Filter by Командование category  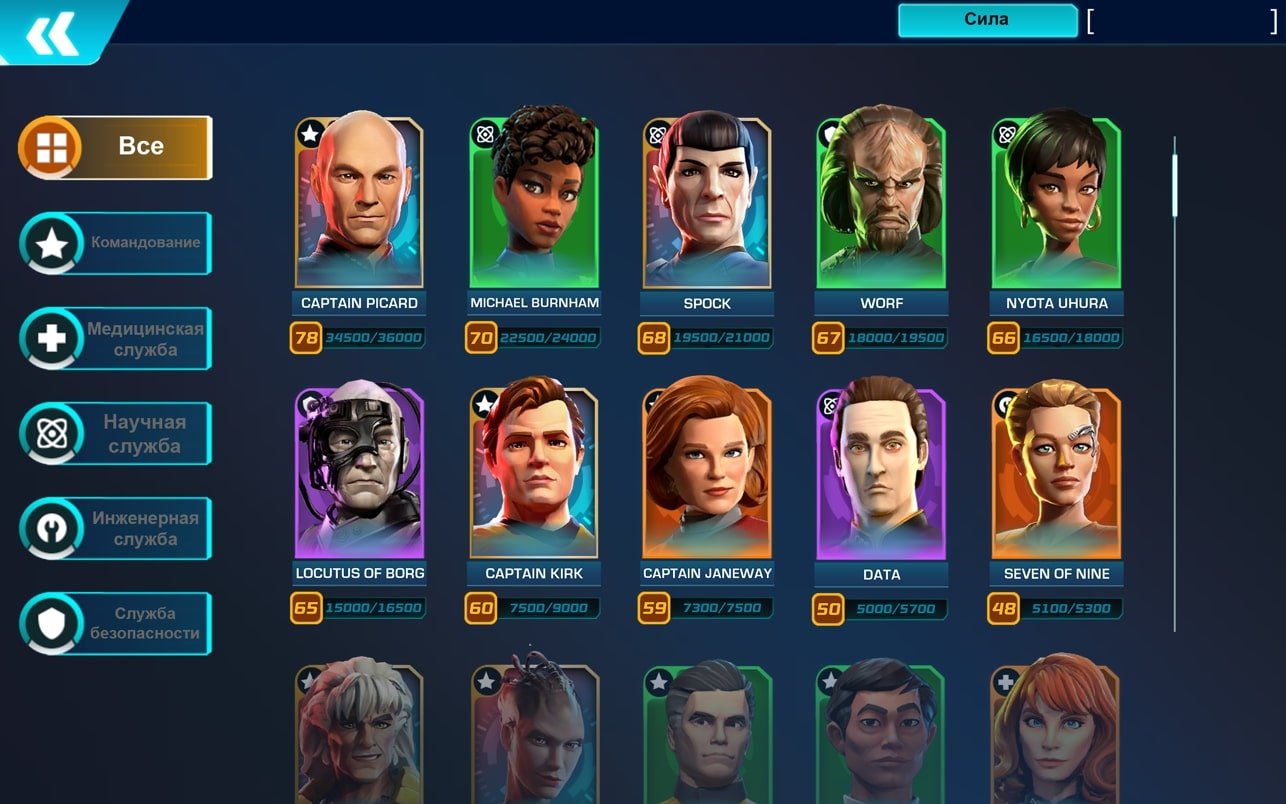(x=116, y=243)
